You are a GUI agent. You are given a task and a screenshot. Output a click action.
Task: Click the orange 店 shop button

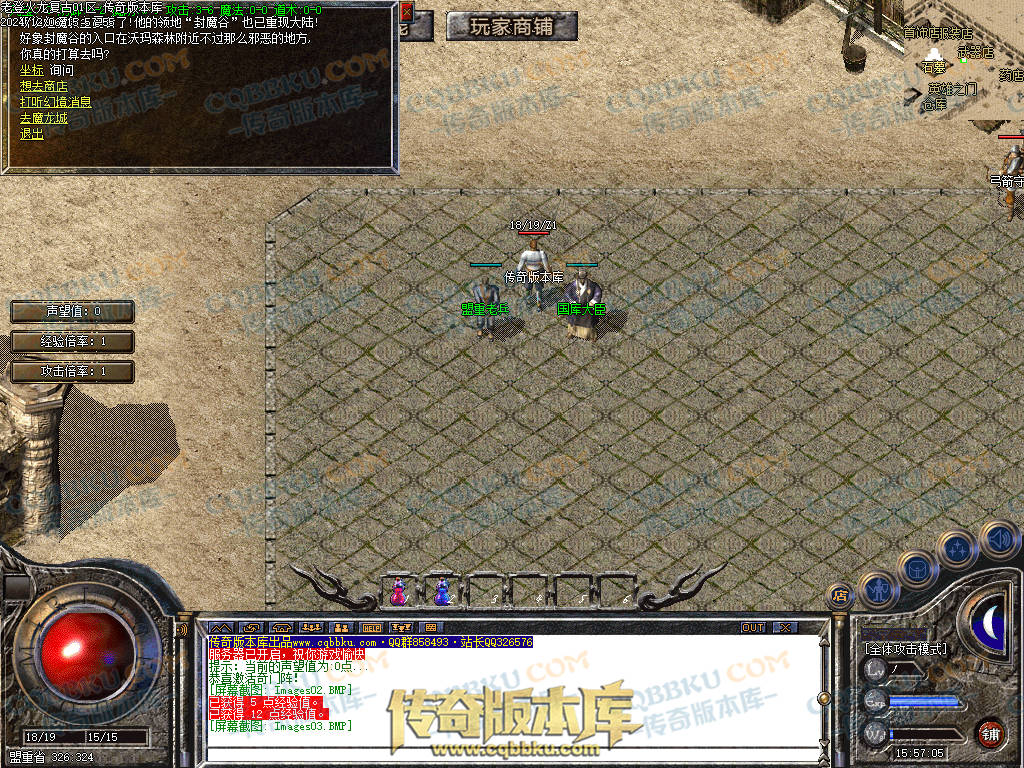tap(840, 596)
